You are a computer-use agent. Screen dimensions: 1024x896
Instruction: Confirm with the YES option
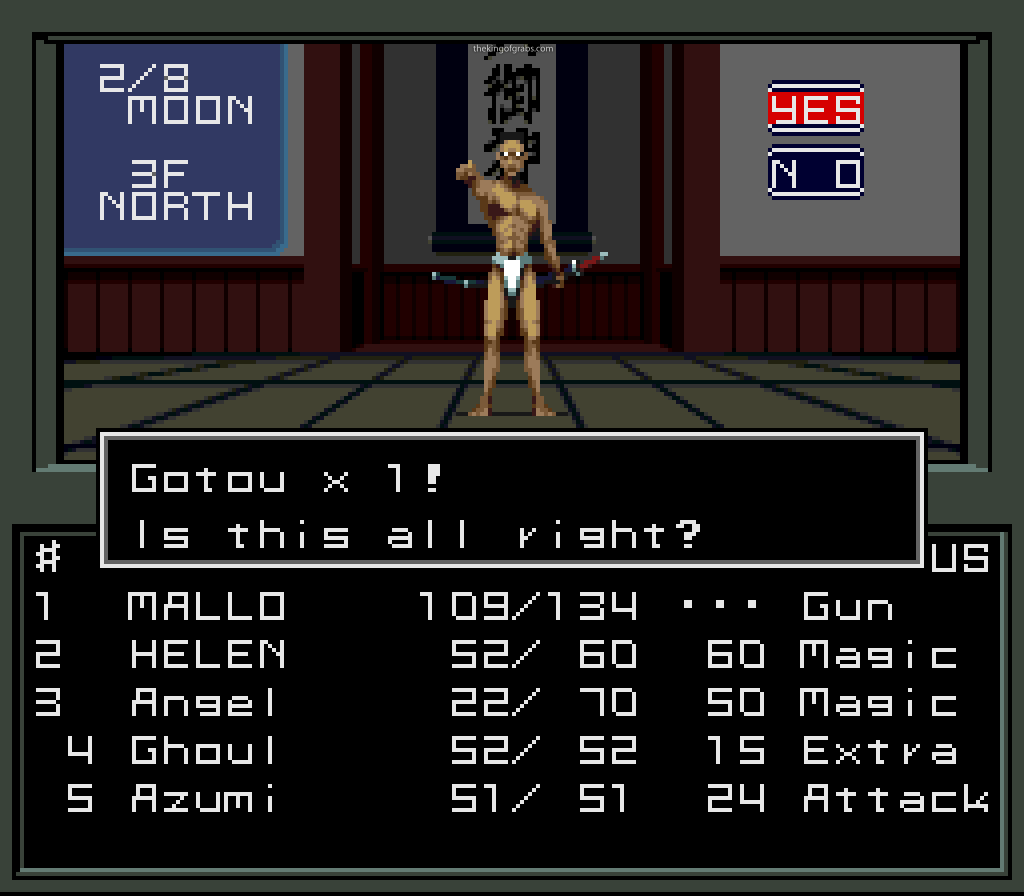tap(815, 109)
